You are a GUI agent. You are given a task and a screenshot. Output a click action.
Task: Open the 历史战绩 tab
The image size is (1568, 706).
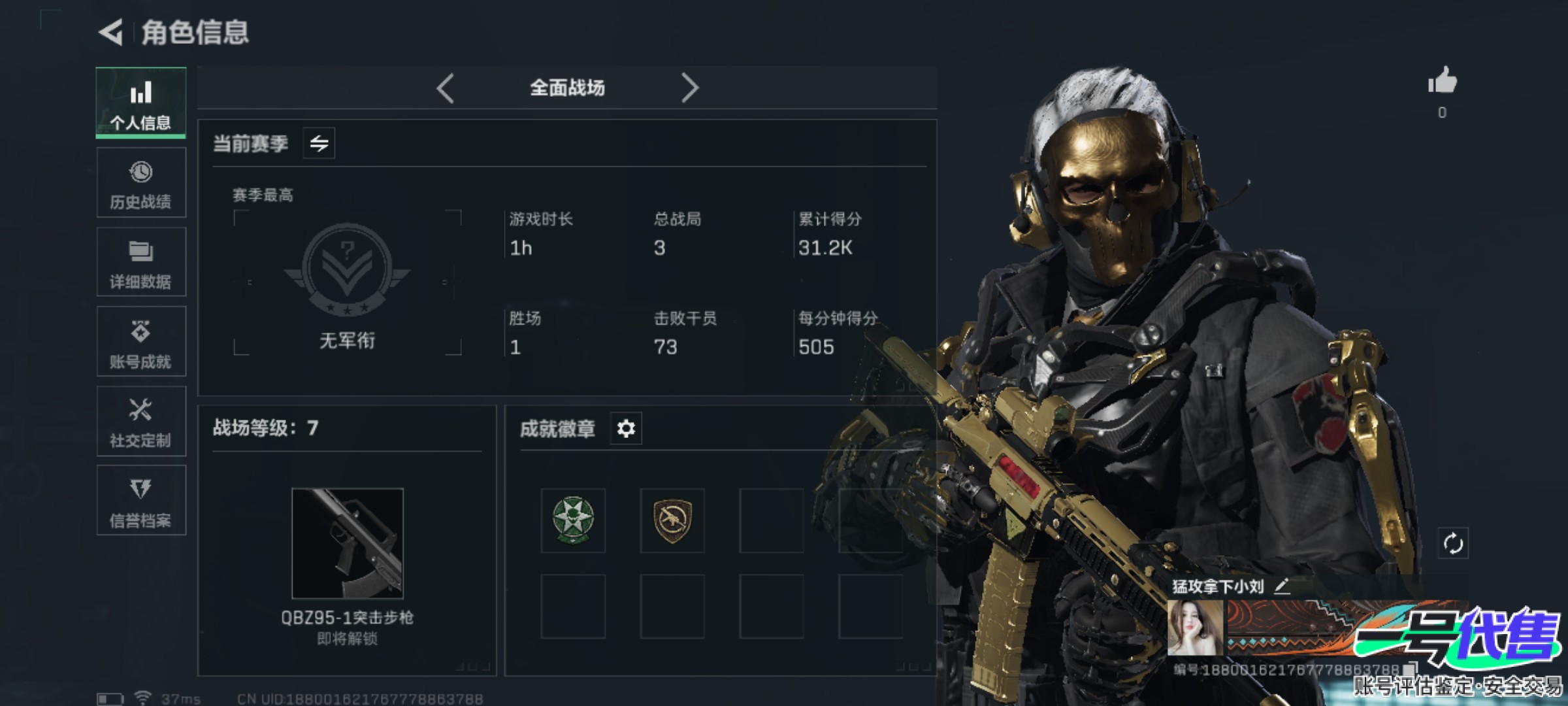click(x=140, y=183)
